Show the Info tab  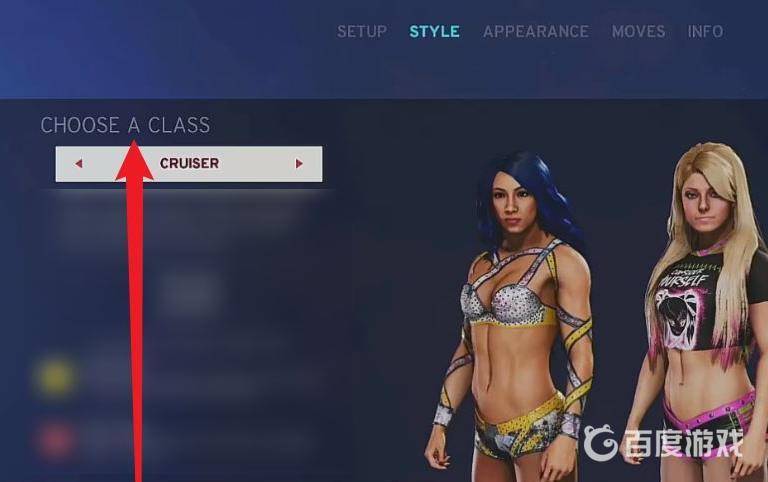tap(705, 31)
